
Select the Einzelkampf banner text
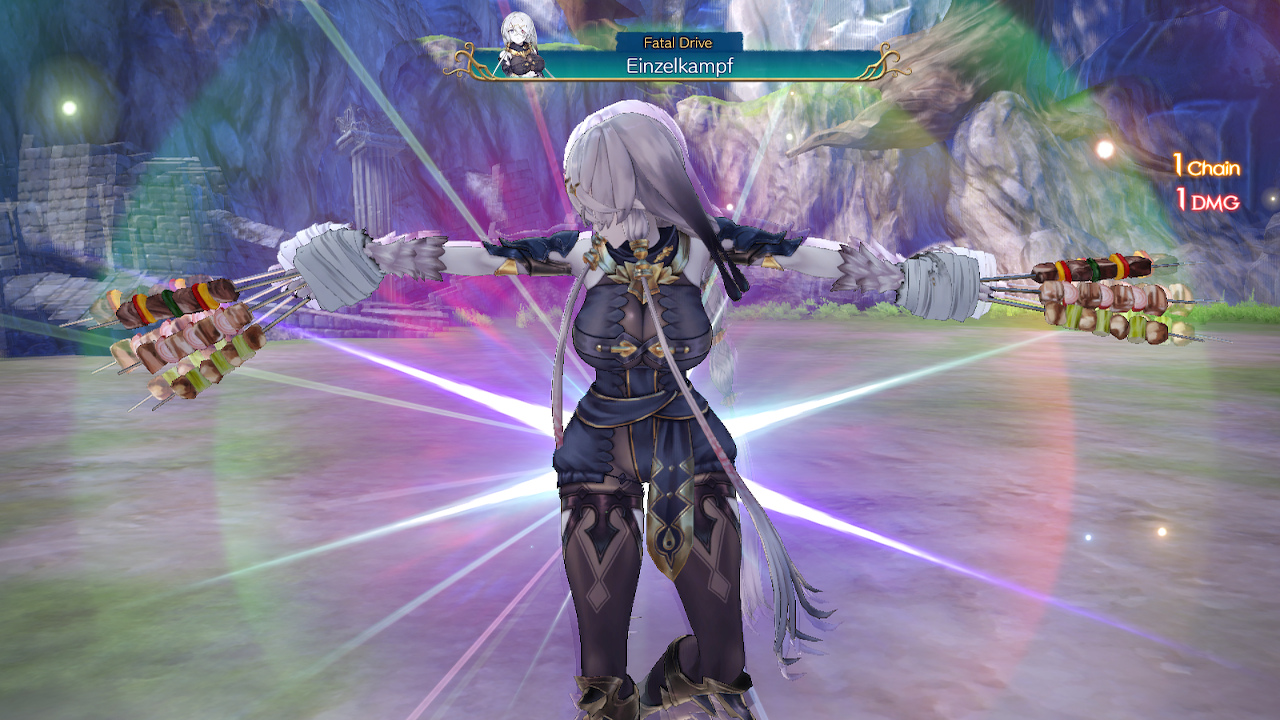680,66
